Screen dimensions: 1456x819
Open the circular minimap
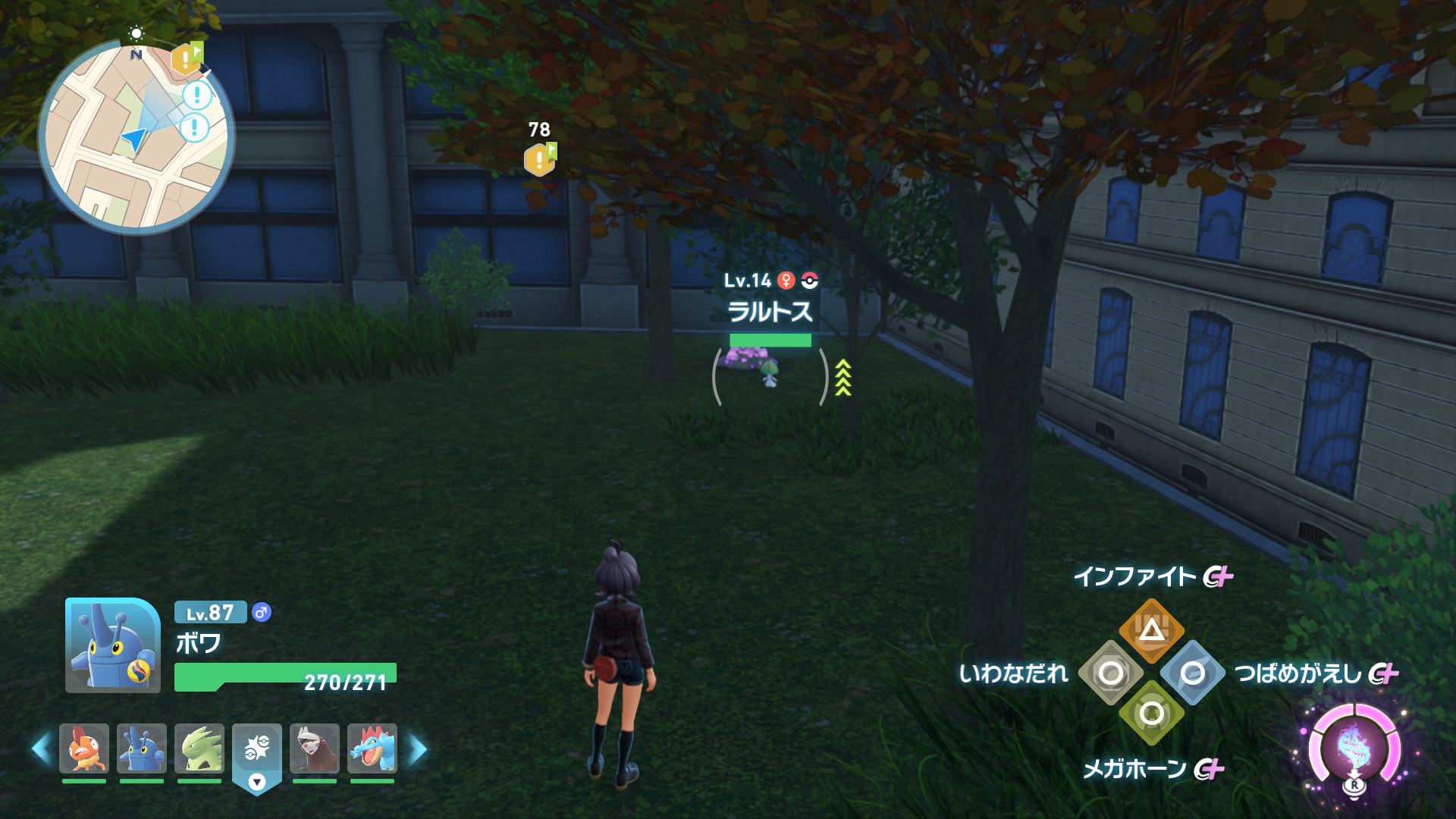pos(136,137)
